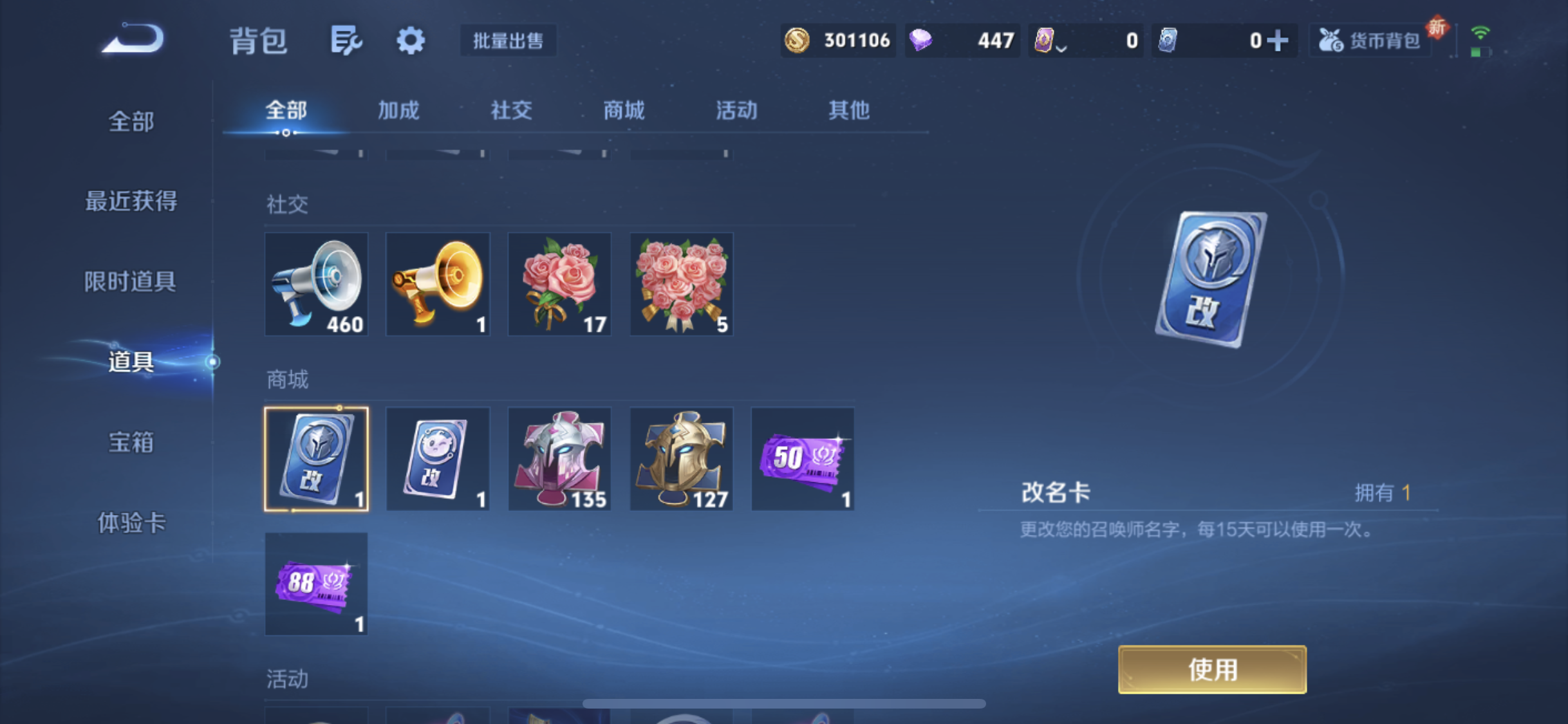Open the backpack settings gear
This screenshot has width=1568, height=724.
pyautogui.click(x=410, y=41)
